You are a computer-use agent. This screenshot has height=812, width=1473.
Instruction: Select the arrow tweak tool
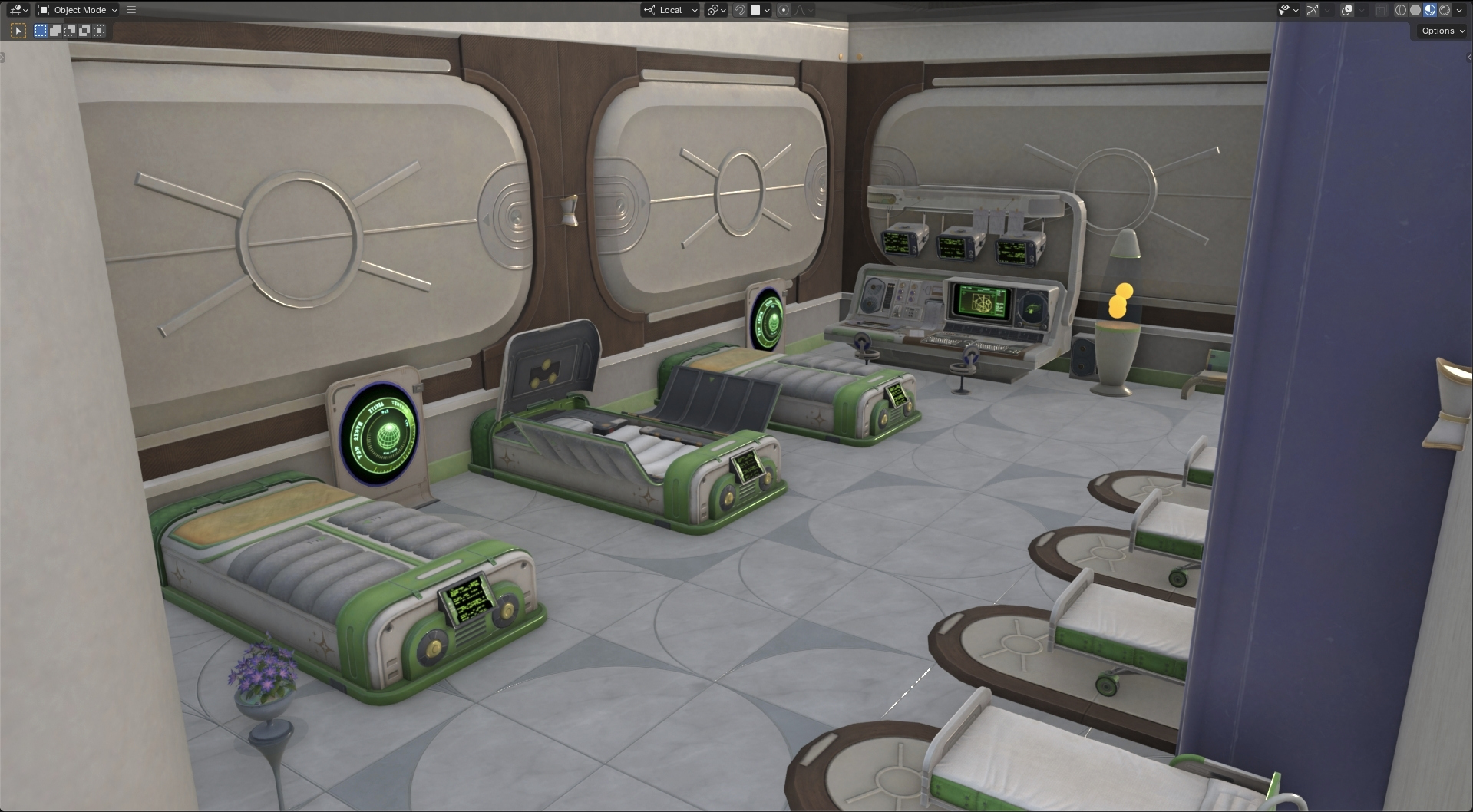(x=18, y=31)
